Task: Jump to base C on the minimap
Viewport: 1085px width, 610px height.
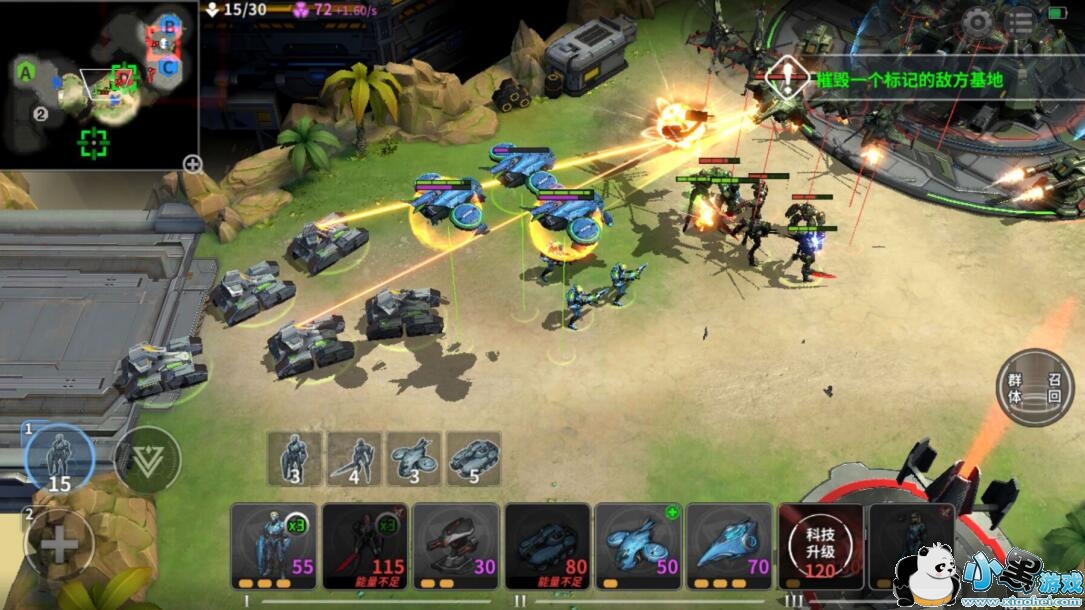Action: click(169, 67)
